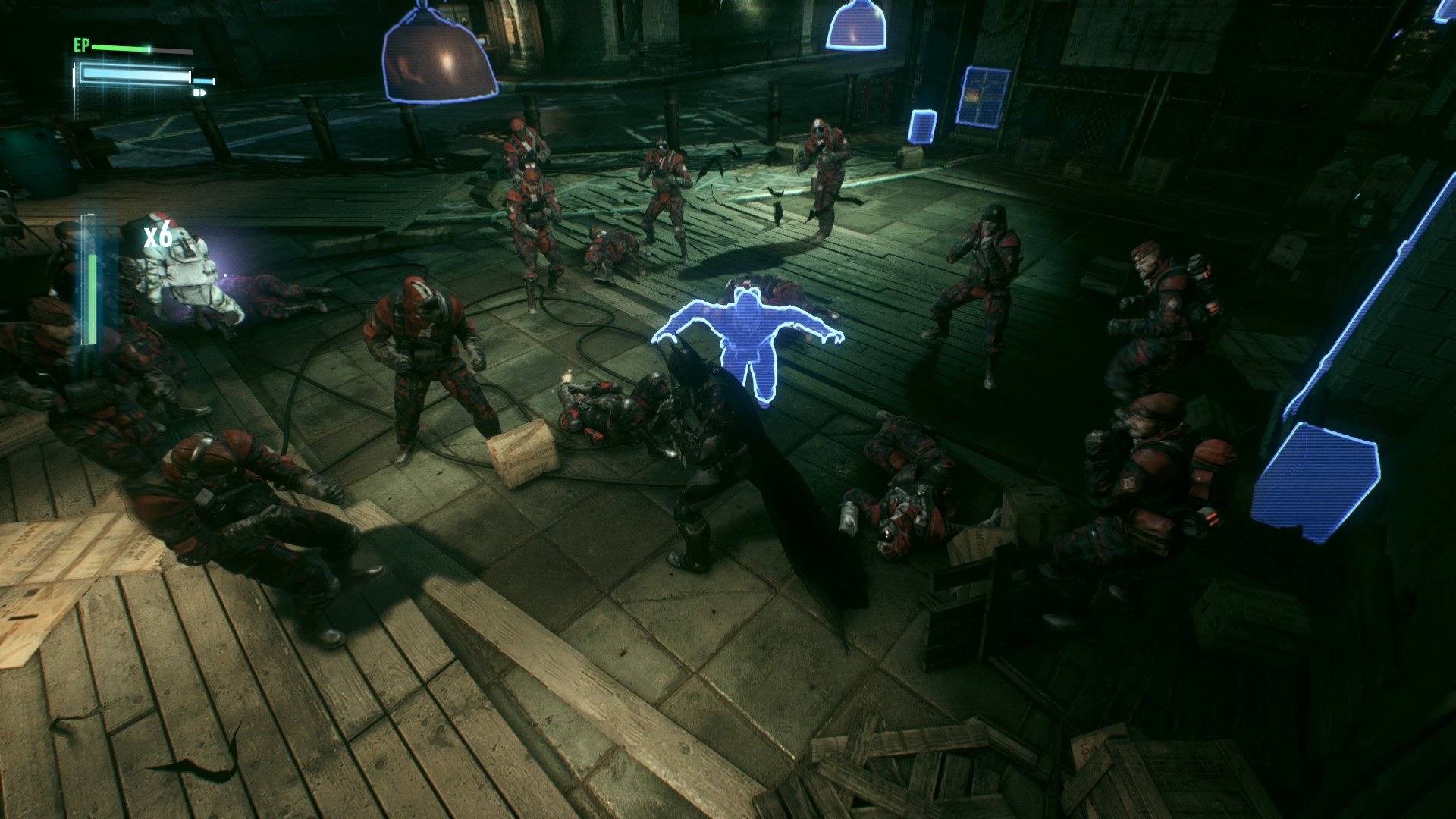The height and width of the screenshot is (819, 1456).
Task: Click the green EP progress bar
Action: click(x=121, y=49)
